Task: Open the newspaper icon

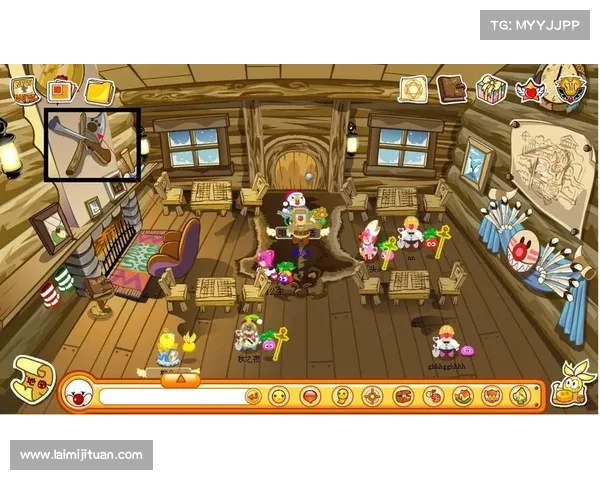Action: pyautogui.click(x=24, y=89)
